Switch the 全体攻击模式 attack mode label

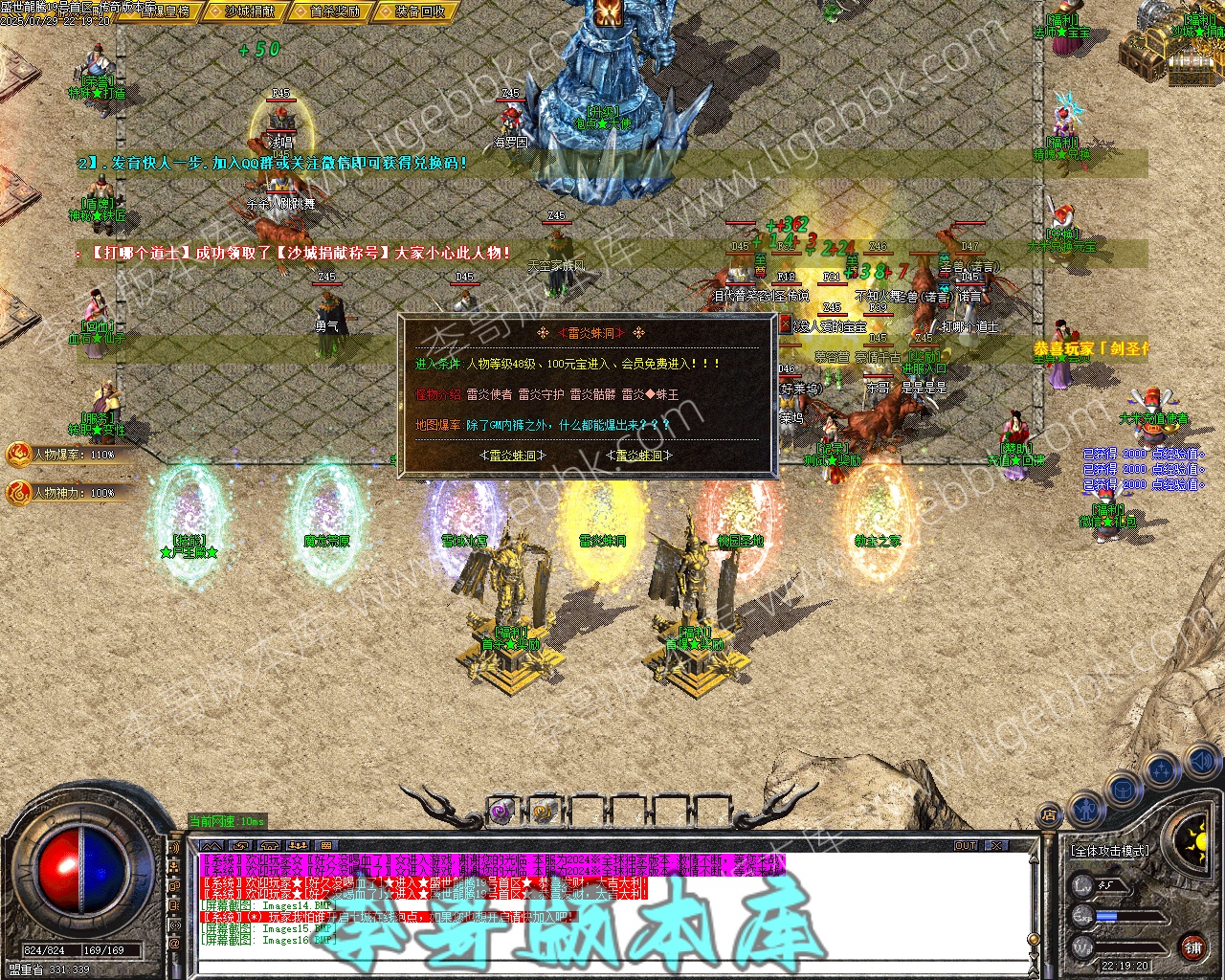pyautogui.click(x=1109, y=850)
